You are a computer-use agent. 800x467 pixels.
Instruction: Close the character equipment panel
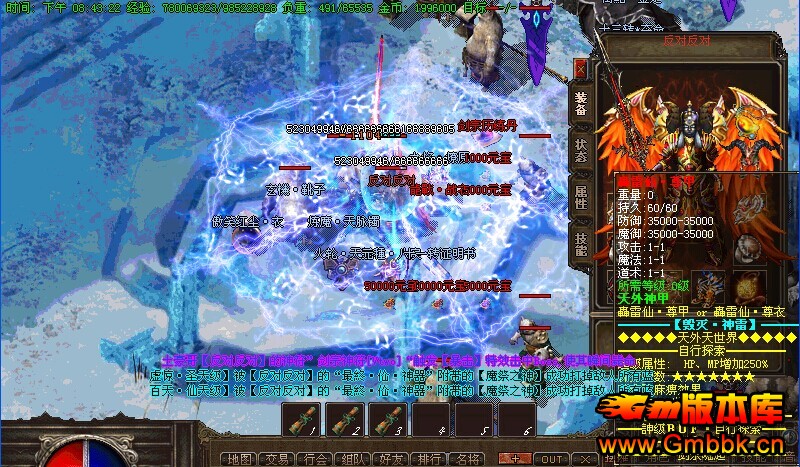click(580, 70)
